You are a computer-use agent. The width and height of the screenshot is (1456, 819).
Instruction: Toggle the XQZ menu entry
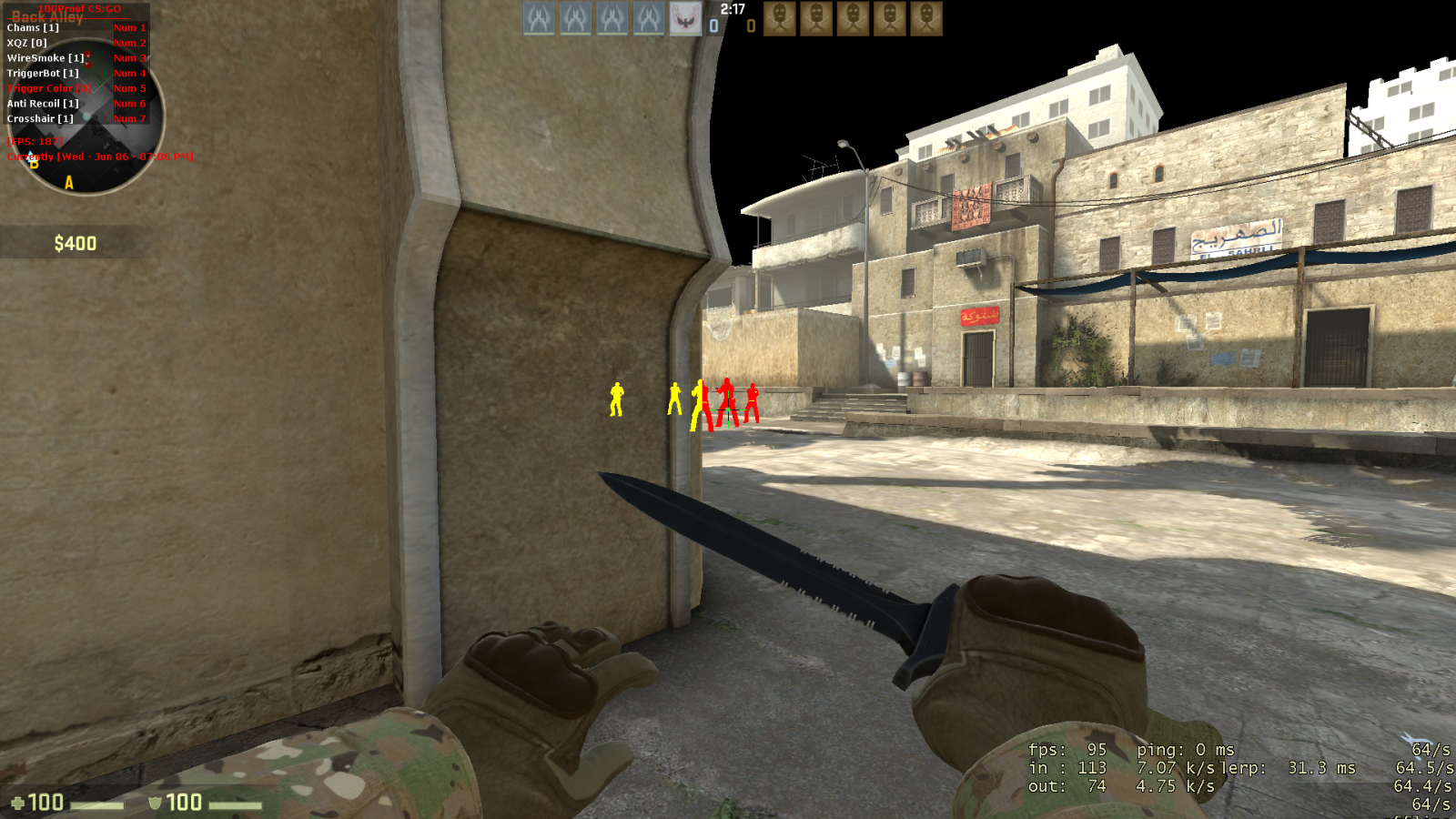tap(27, 43)
